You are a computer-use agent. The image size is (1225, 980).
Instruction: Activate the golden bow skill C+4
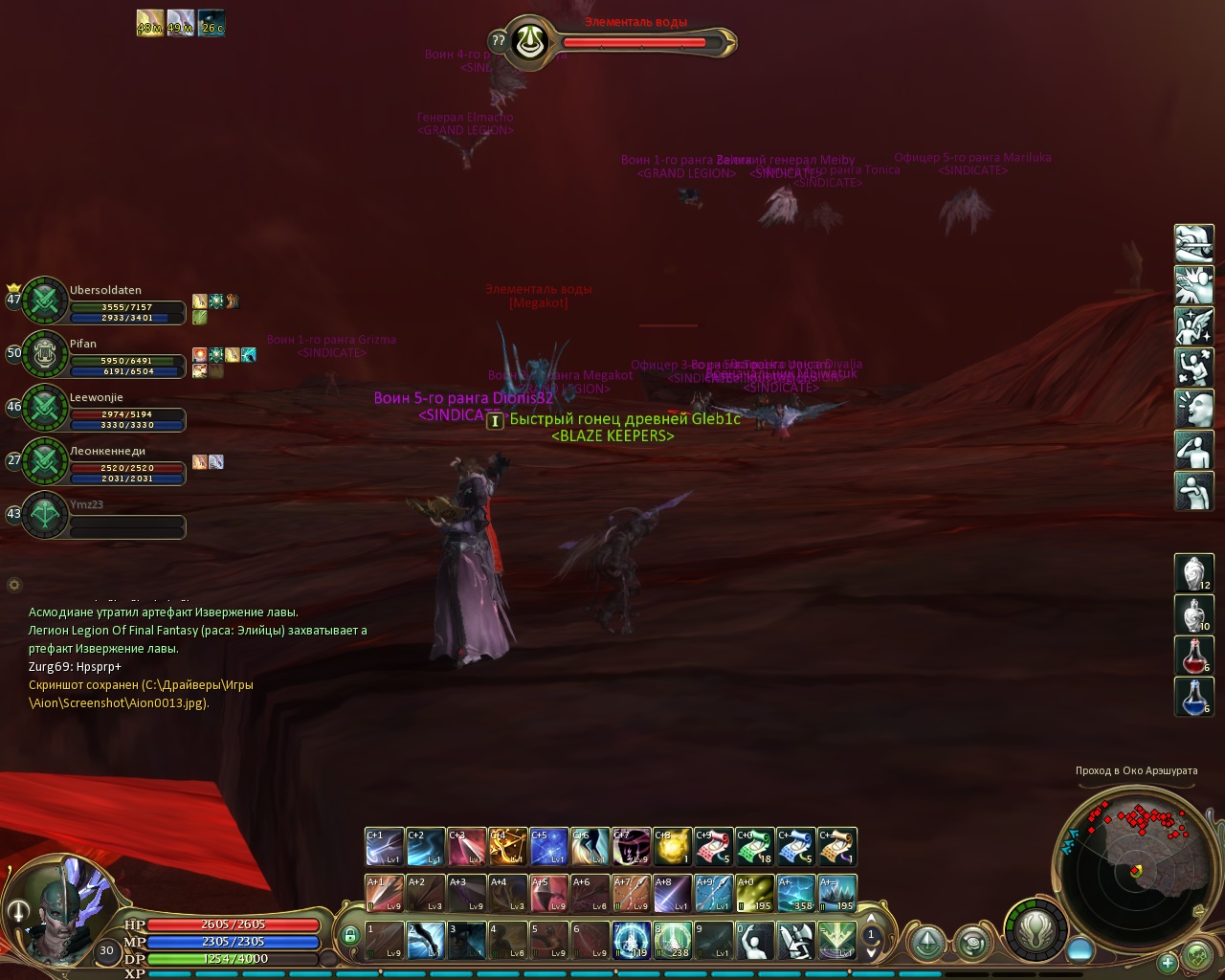coord(508,846)
